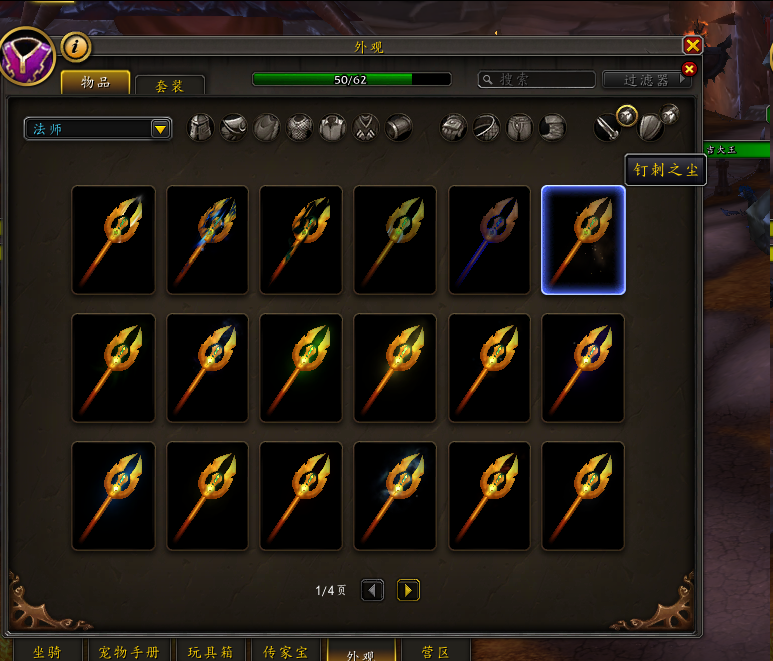Click the 搜索 search box
The width and height of the screenshot is (773, 661).
coord(535,79)
